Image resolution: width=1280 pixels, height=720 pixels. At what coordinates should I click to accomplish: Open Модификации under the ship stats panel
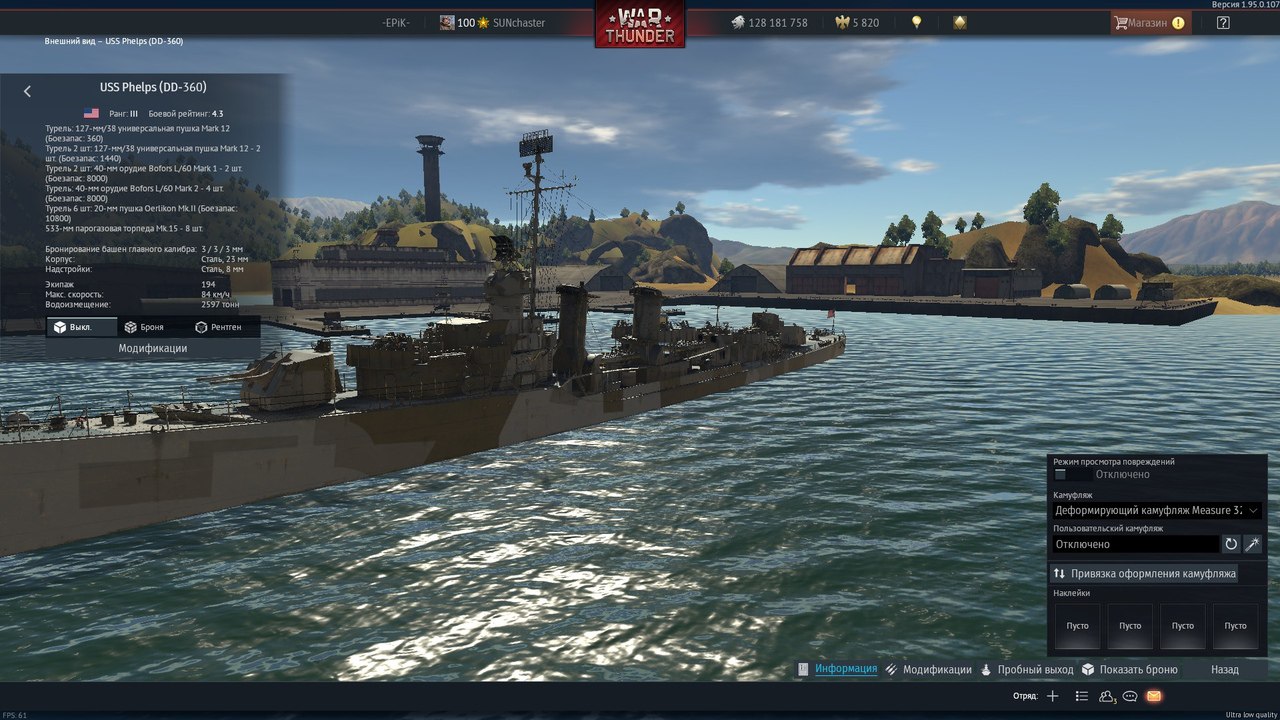tap(153, 349)
